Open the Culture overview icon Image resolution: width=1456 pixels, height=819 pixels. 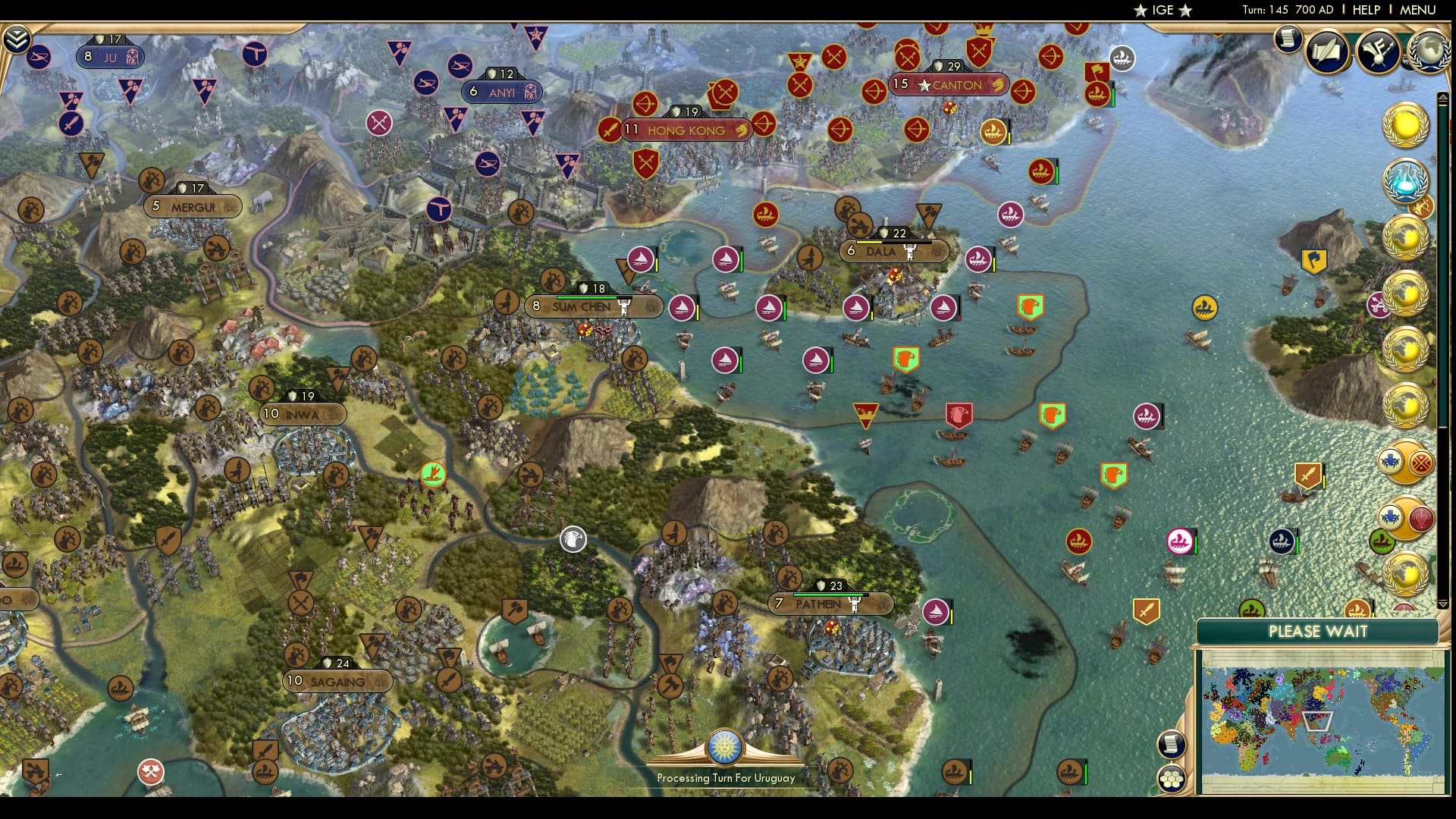(x=1377, y=52)
